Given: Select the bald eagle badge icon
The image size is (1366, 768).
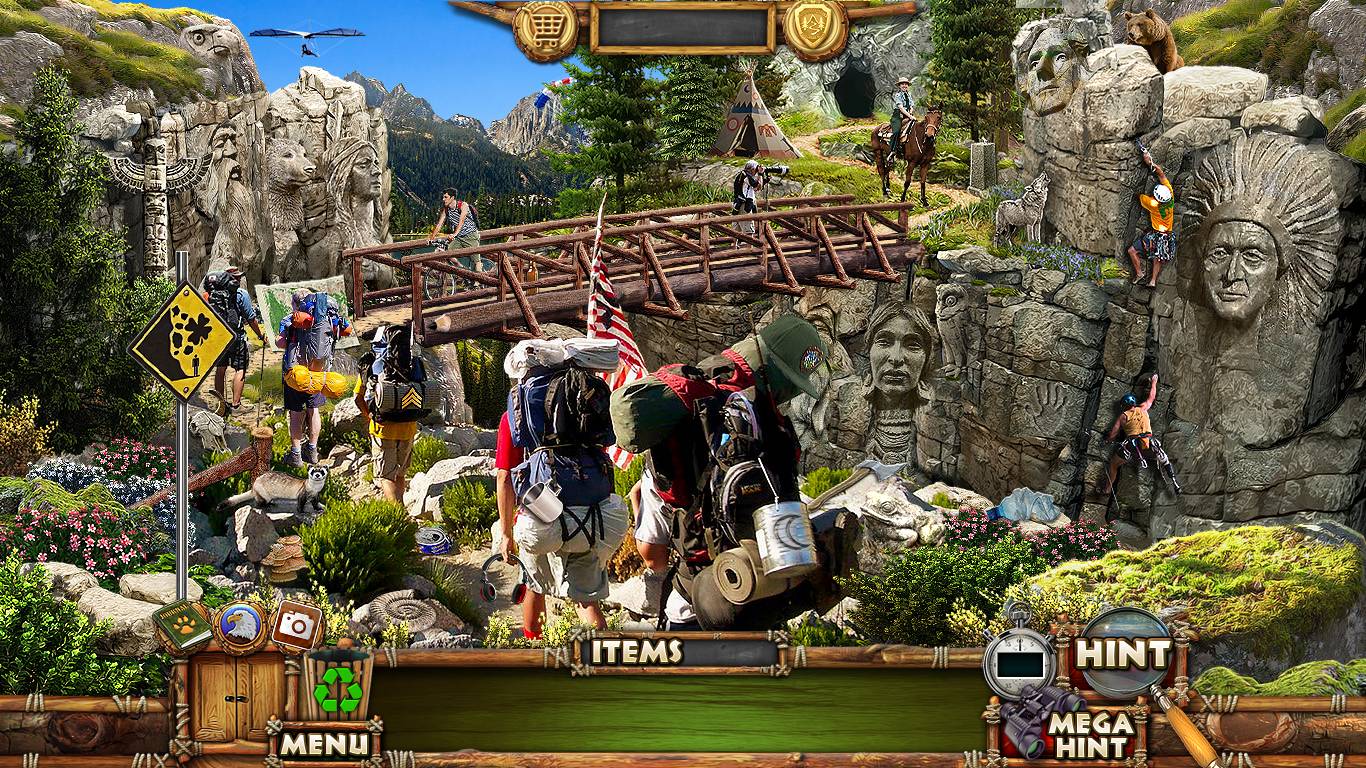Looking at the screenshot, I should (240, 626).
